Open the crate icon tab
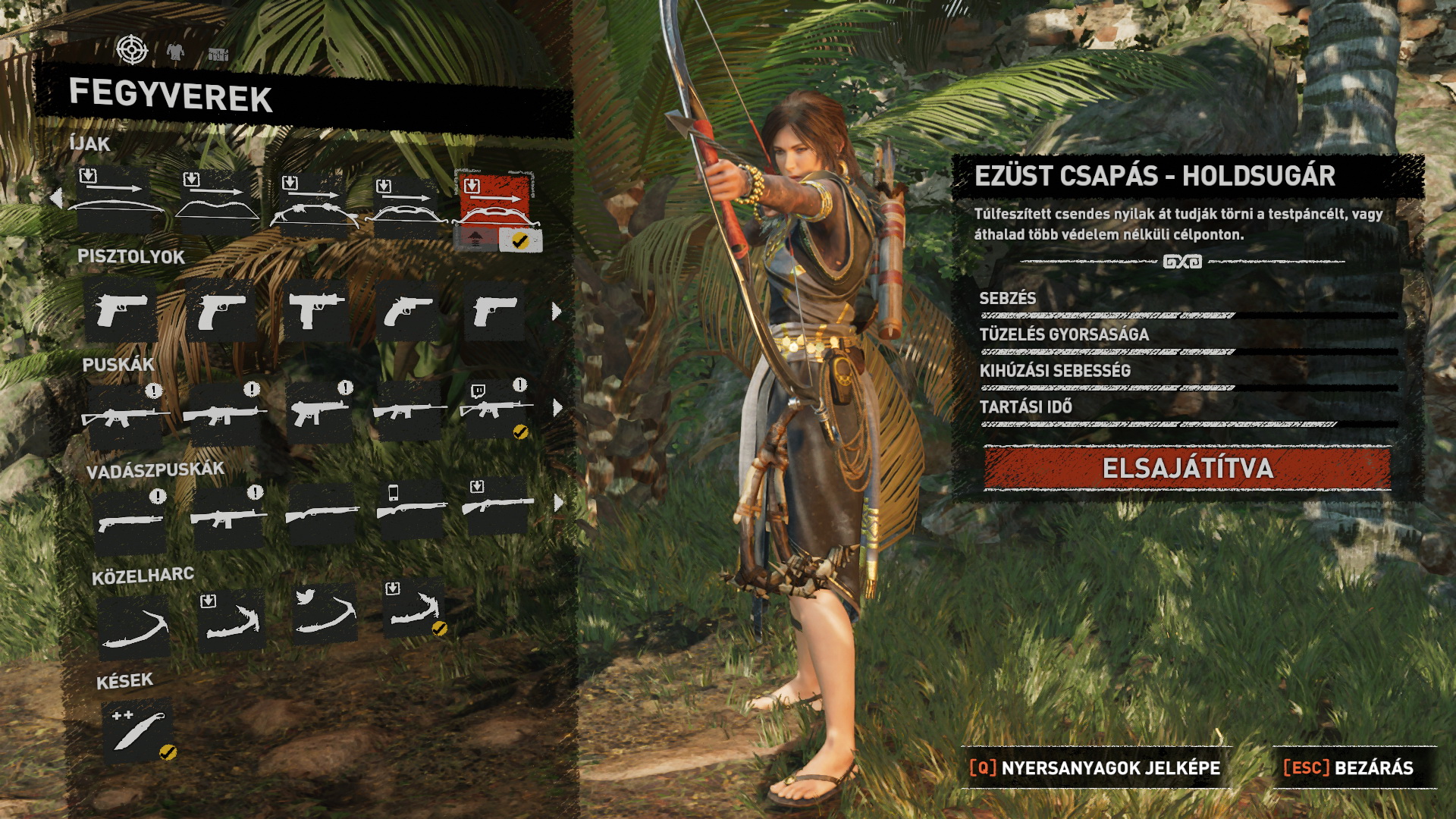The width and height of the screenshot is (1456, 819). tap(218, 54)
